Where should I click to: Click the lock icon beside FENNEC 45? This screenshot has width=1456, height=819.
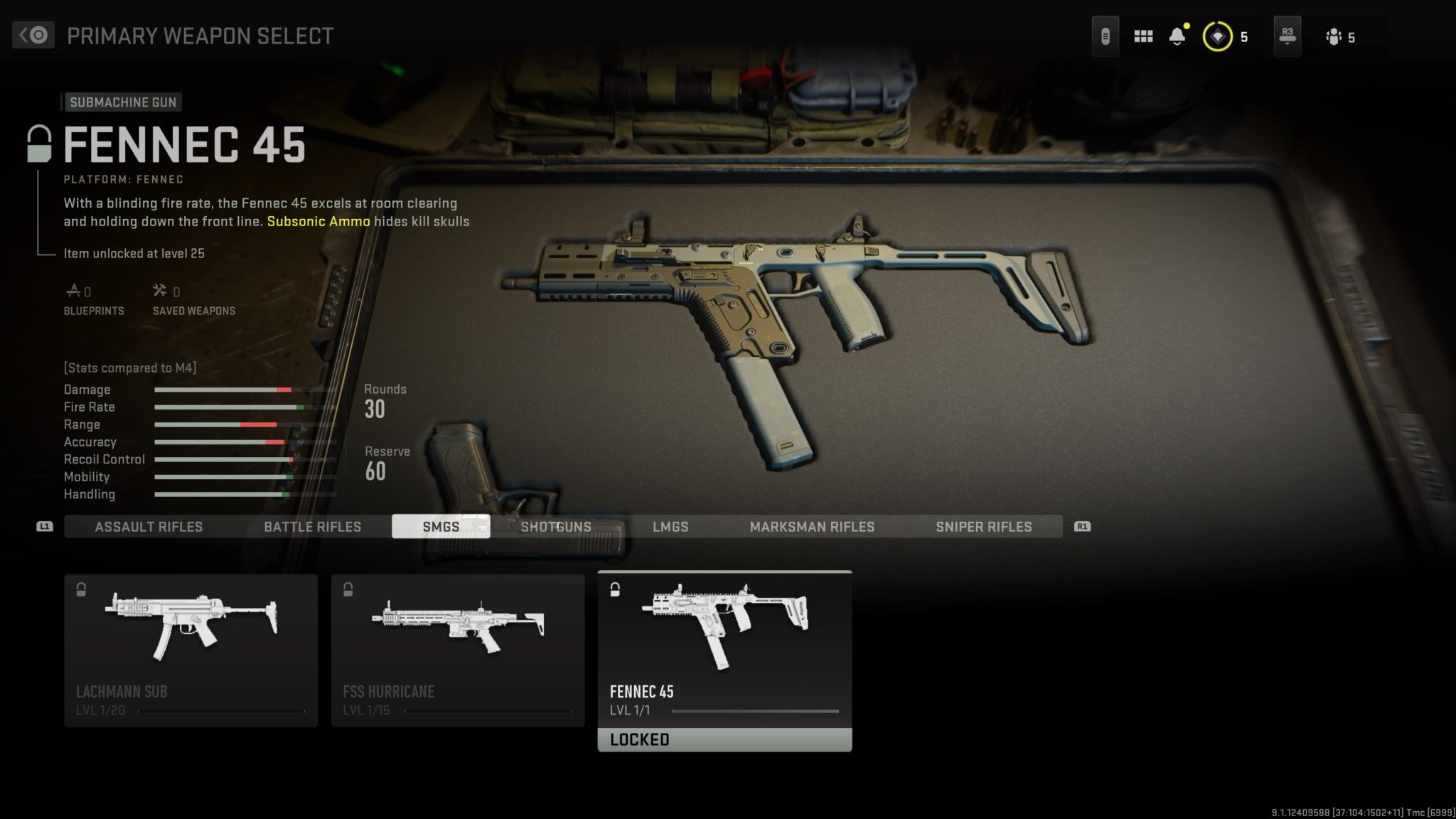point(39,145)
